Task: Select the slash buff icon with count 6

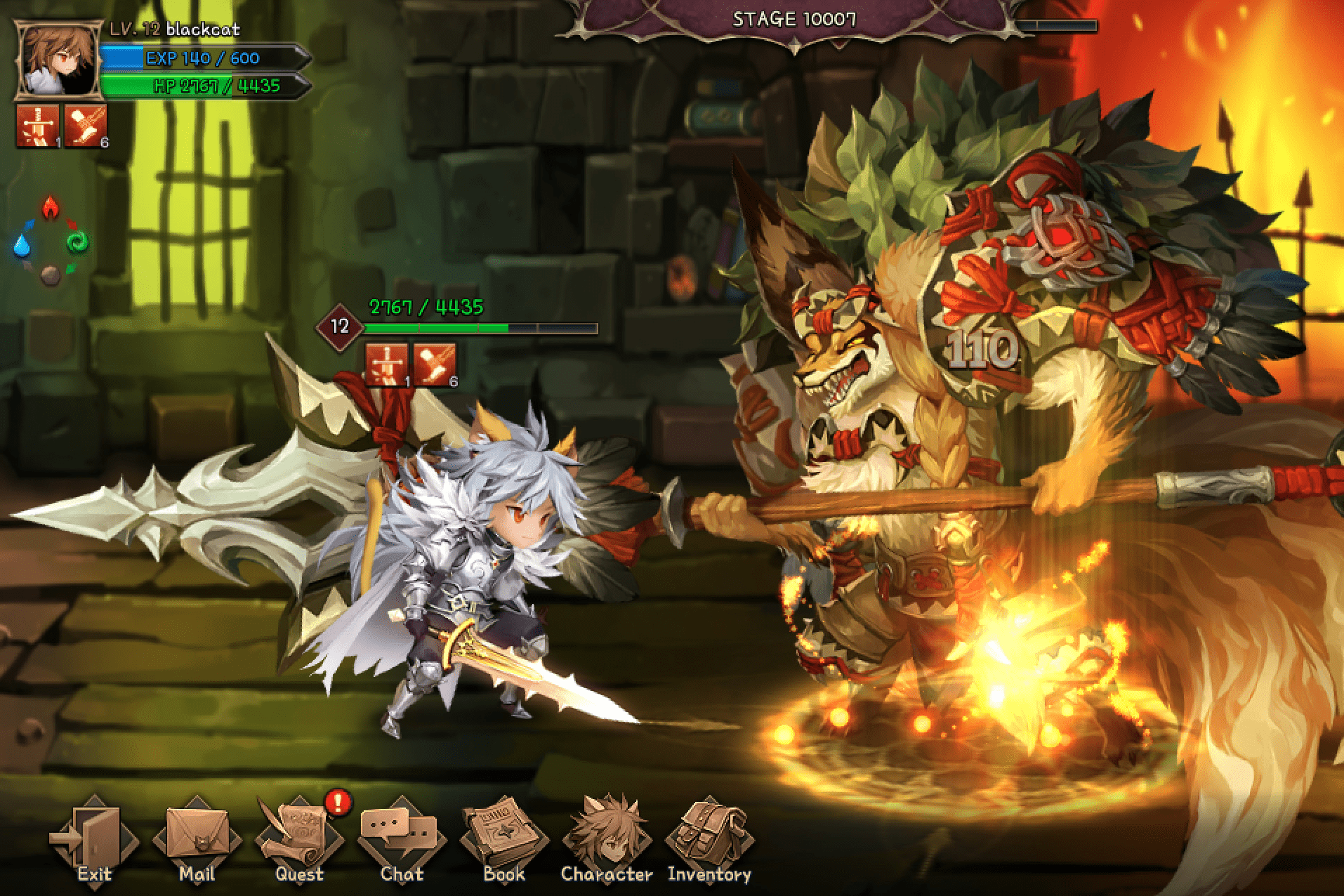Action: click(86, 126)
